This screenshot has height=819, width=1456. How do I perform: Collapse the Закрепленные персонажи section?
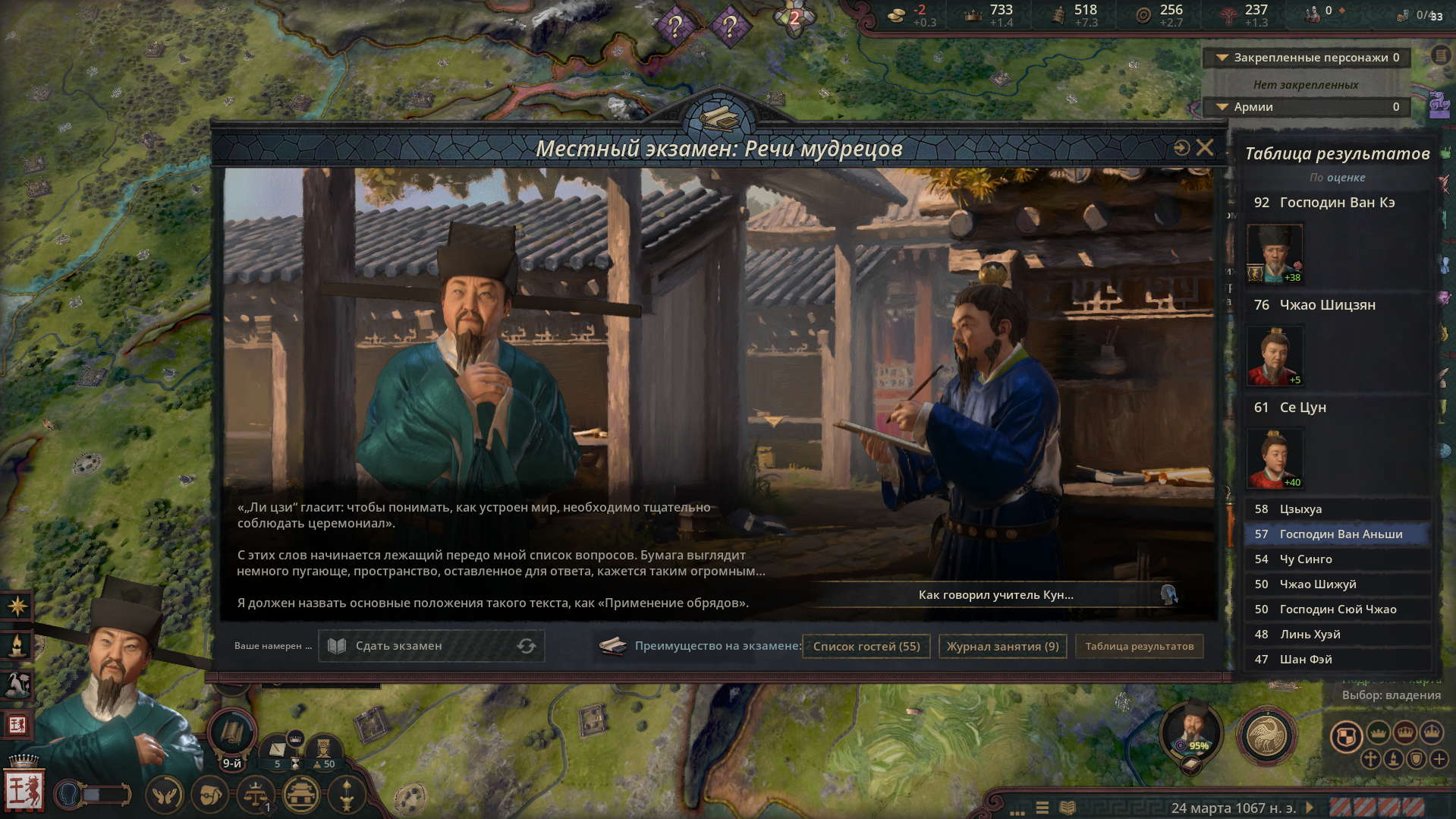click(1223, 58)
